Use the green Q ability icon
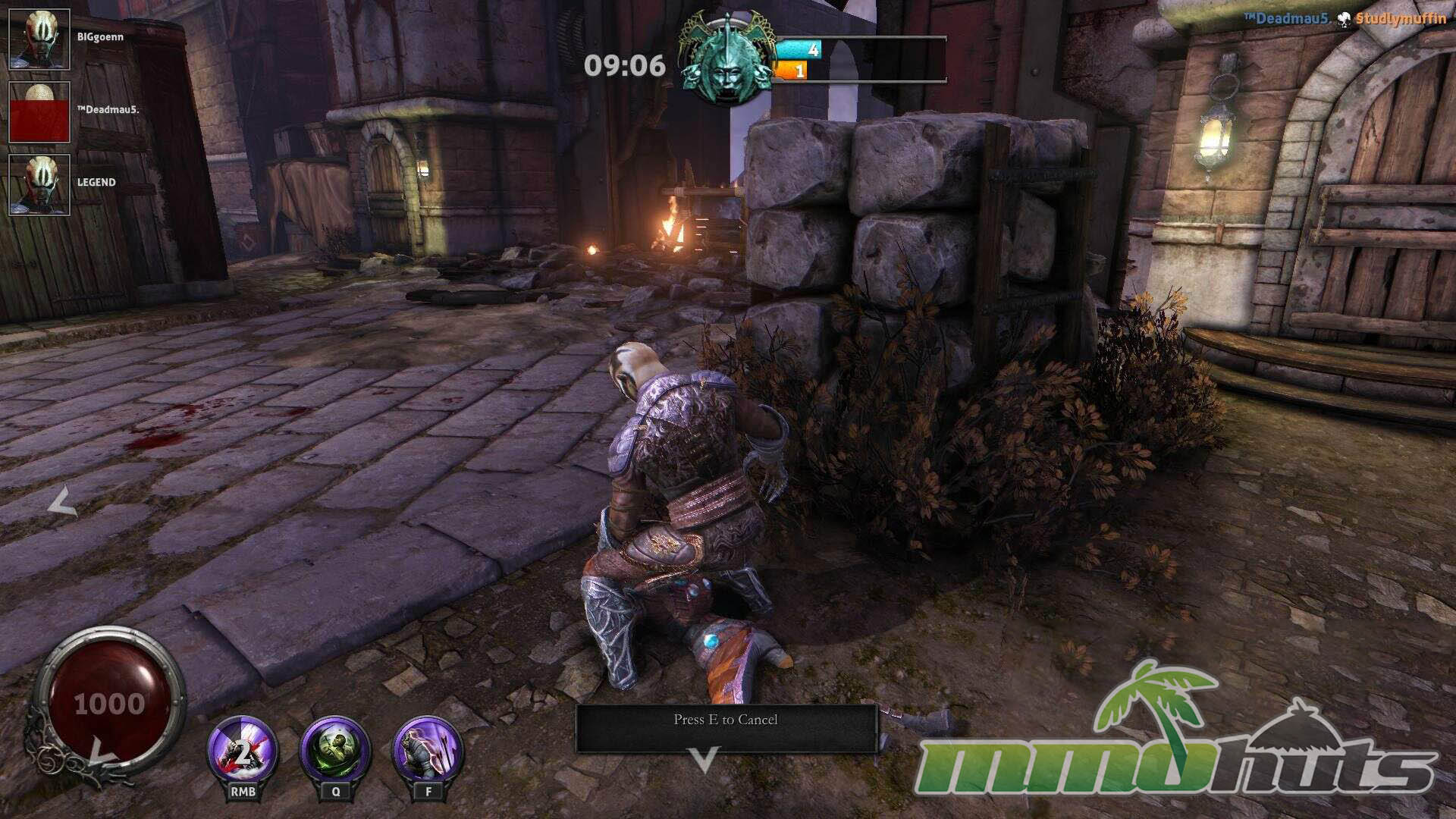The width and height of the screenshot is (1456, 819). (x=335, y=752)
